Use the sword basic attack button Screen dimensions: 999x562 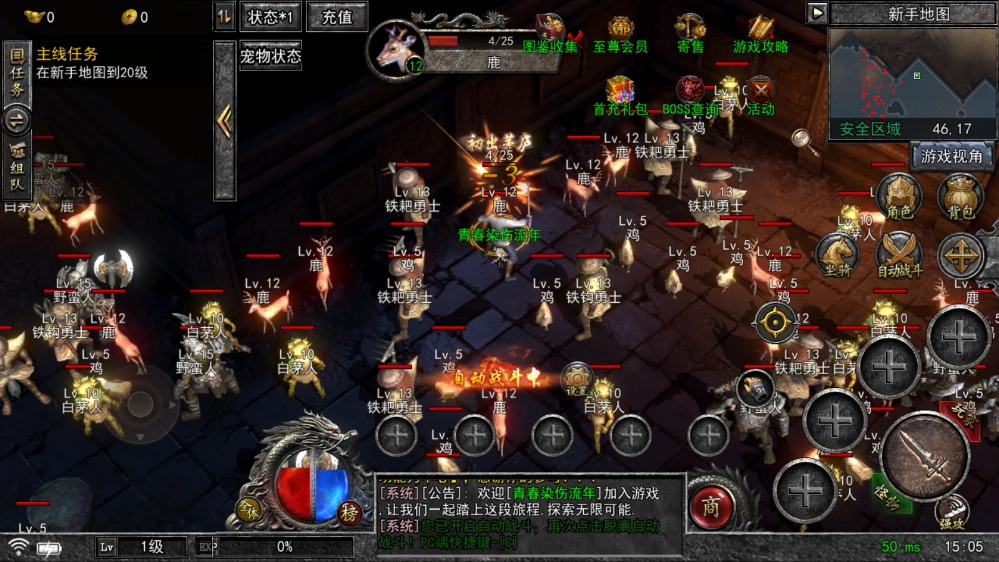point(924,456)
